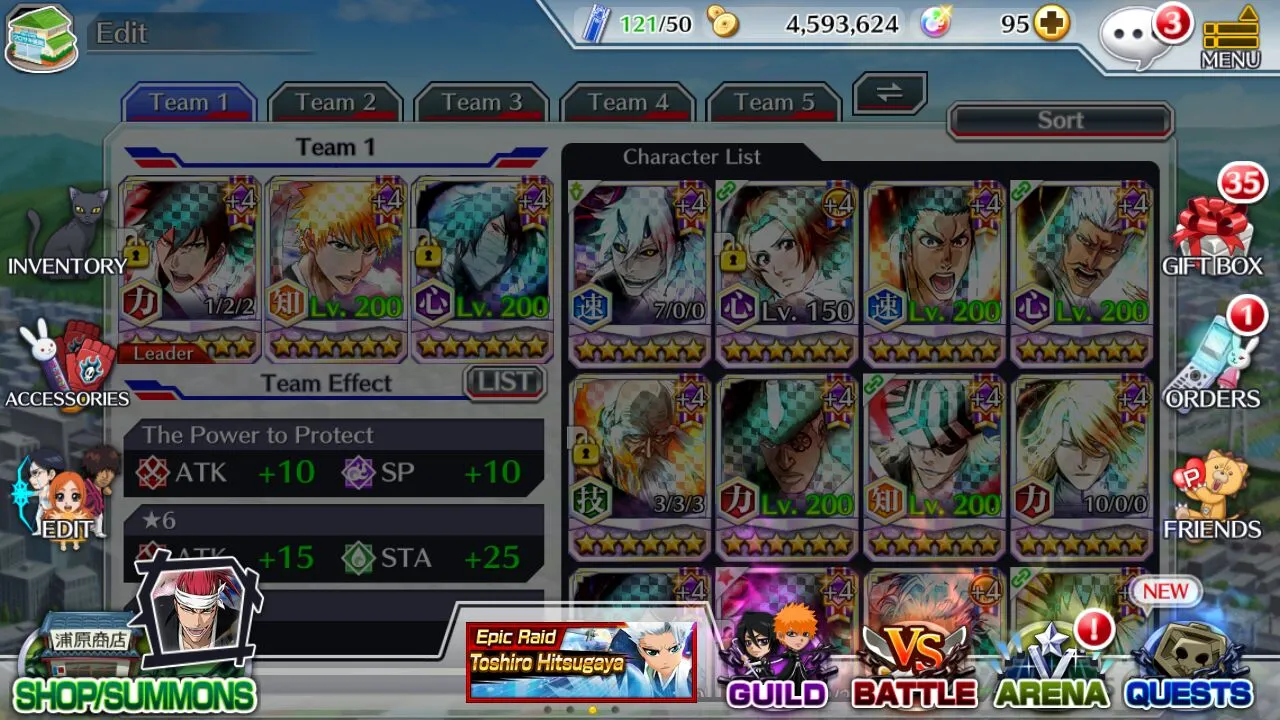
Task: Enter the Arena
Action: coord(1051,665)
